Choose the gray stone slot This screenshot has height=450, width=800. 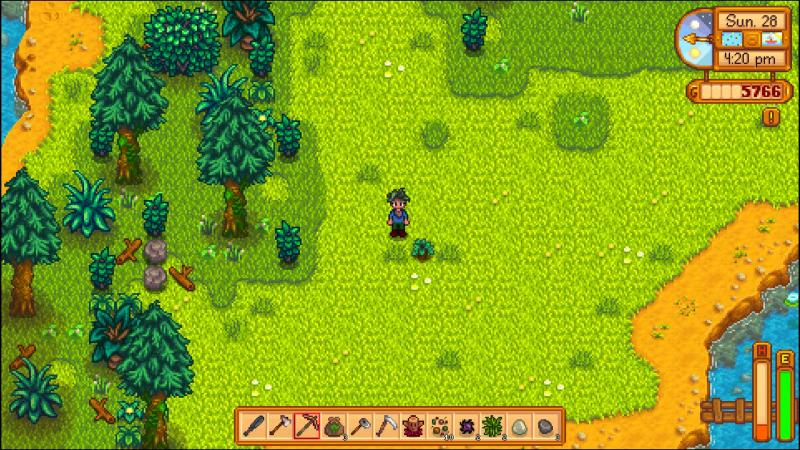[543, 425]
